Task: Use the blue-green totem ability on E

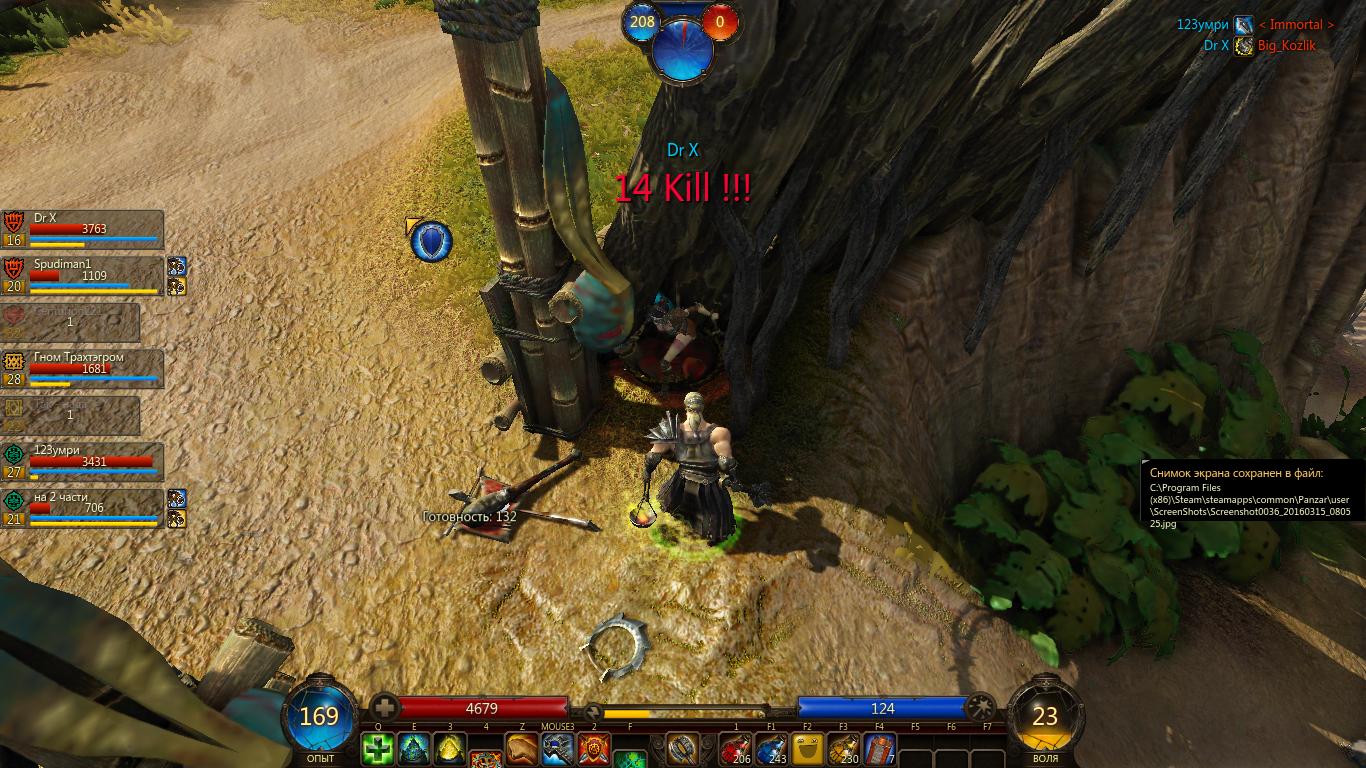Action: tap(414, 749)
